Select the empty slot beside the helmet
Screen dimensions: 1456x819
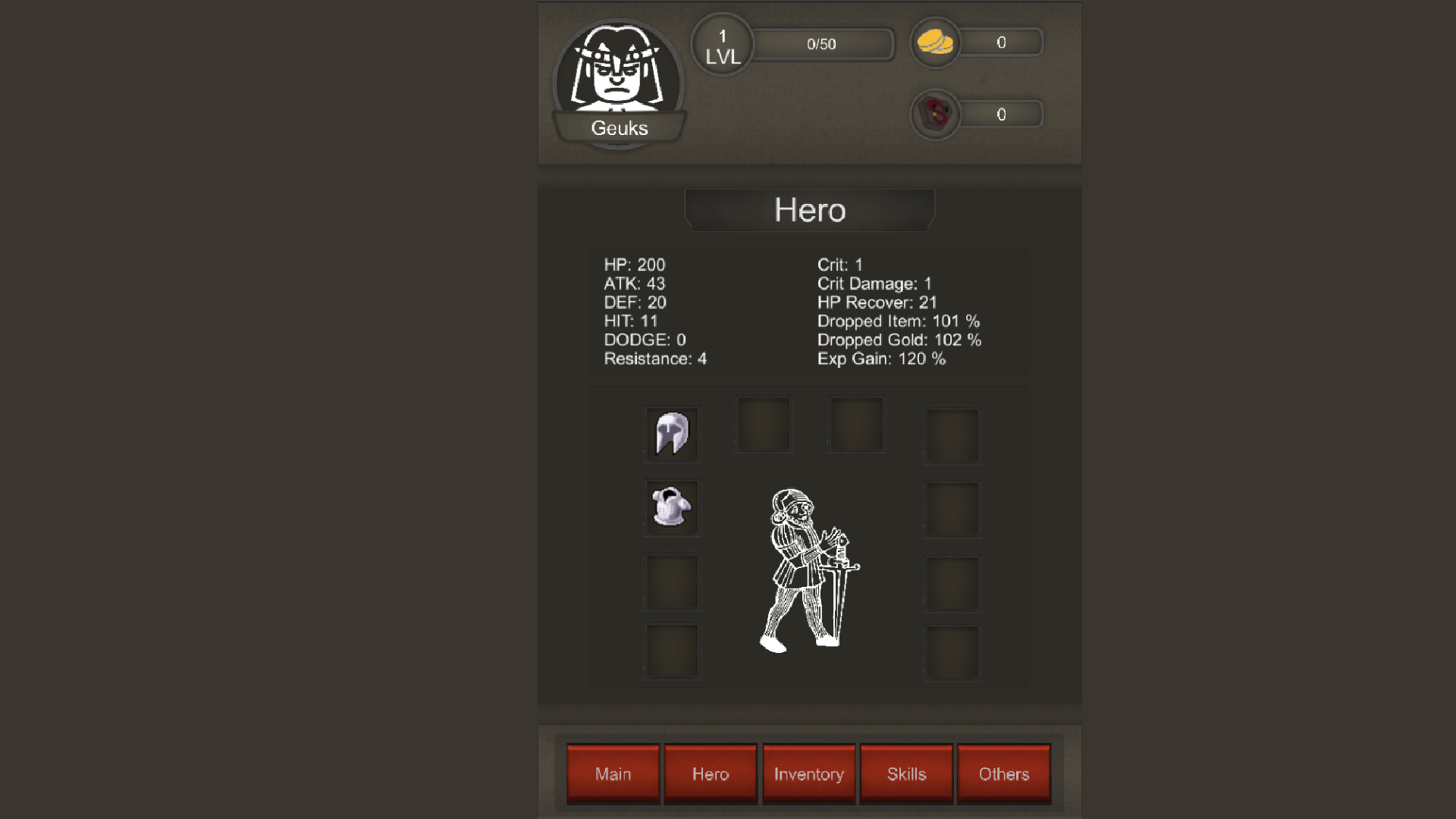(763, 425)
